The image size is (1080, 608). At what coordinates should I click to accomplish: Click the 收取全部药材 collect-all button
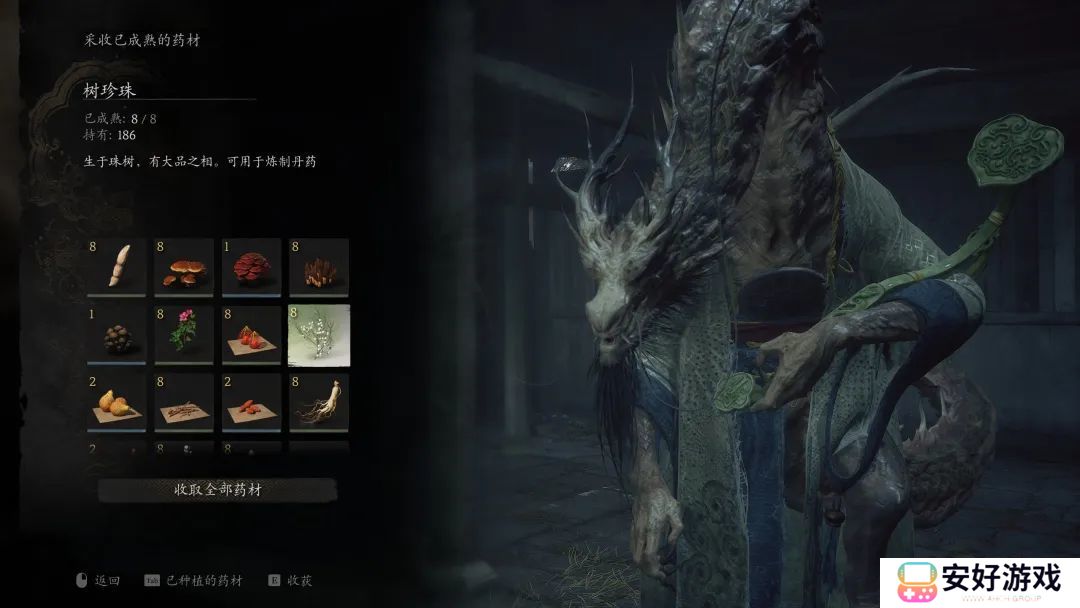click(x=217, y=490)
